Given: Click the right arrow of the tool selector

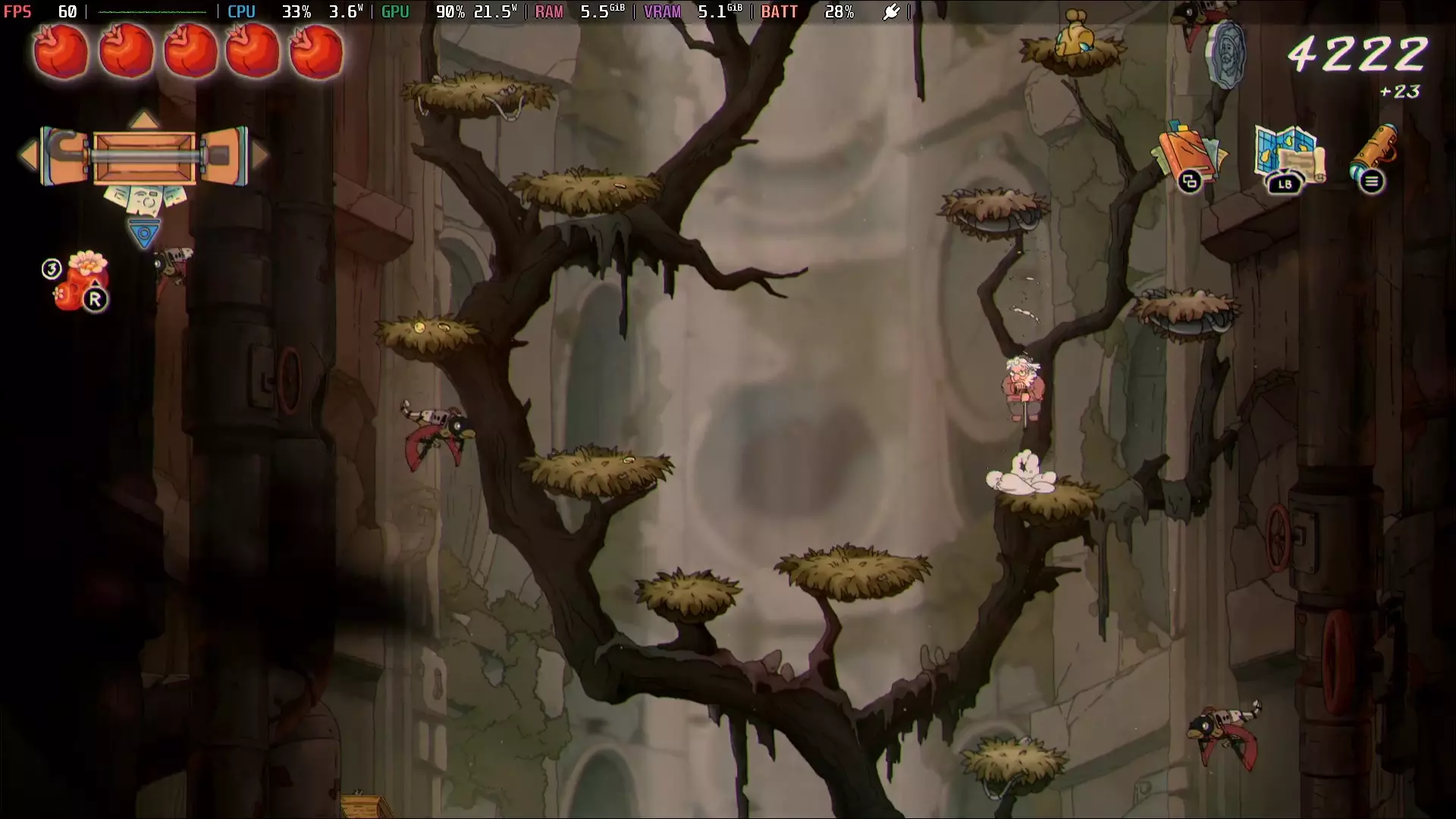Looking at the screenshot, I should coord(261,155).
